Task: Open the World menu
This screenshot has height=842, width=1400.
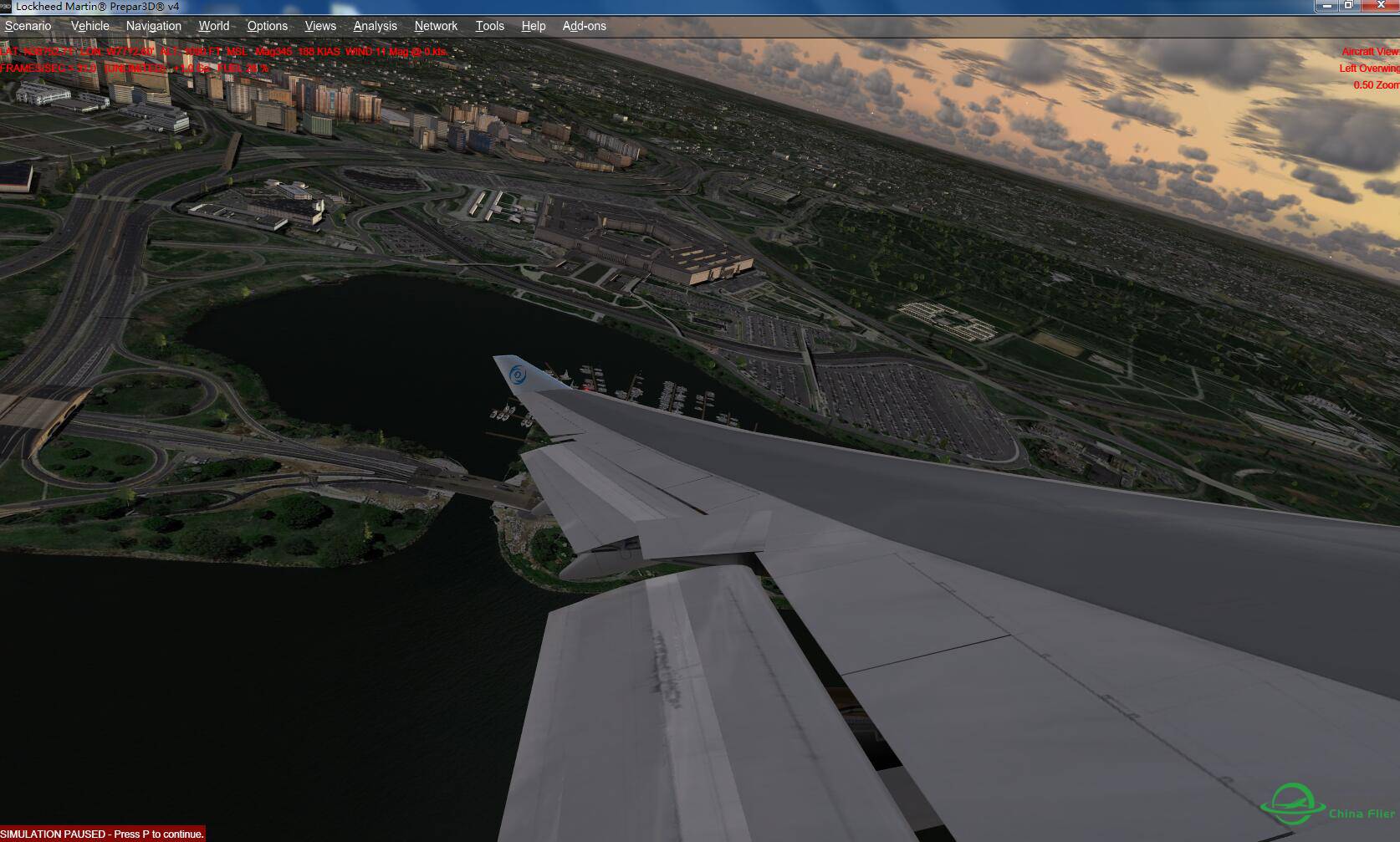Action: [x=214, y=26]
